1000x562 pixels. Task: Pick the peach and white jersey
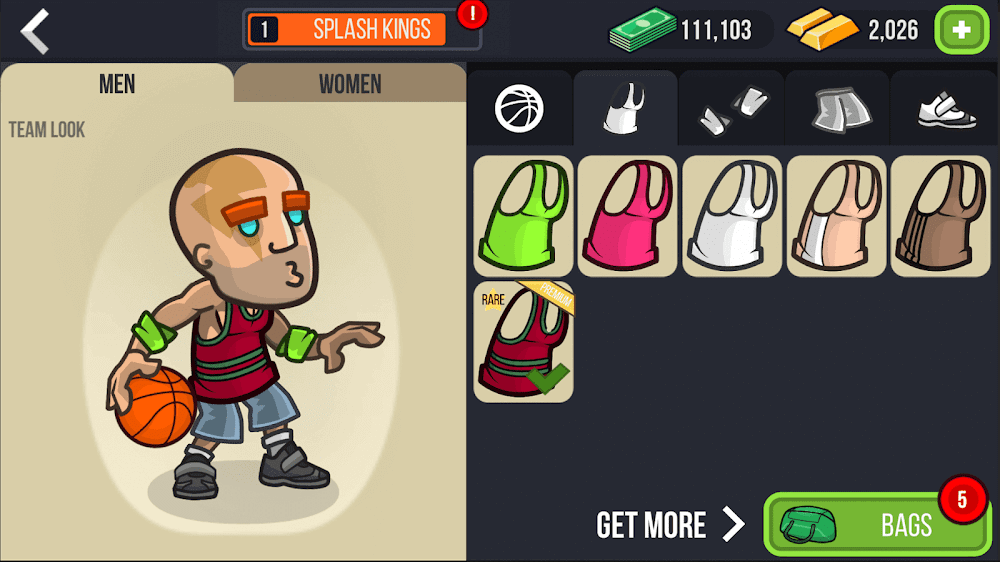[836, 216]
